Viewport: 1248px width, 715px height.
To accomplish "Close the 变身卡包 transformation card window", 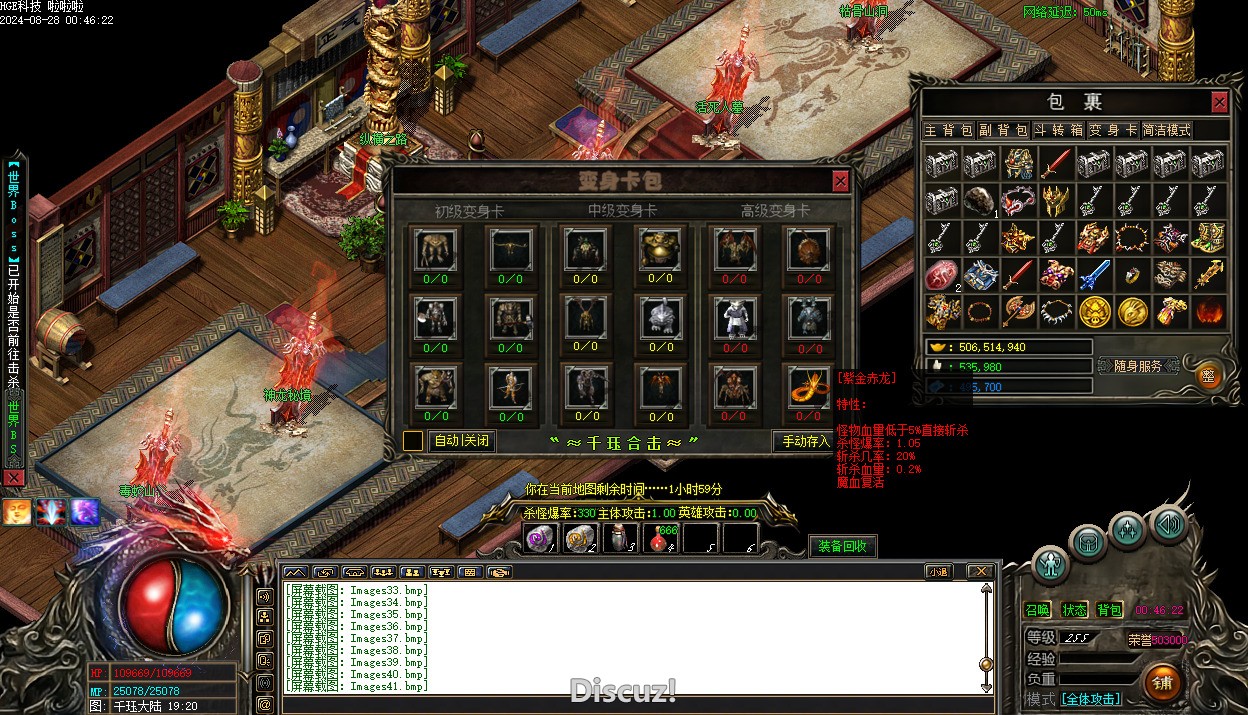I will [x=841, y=181].
